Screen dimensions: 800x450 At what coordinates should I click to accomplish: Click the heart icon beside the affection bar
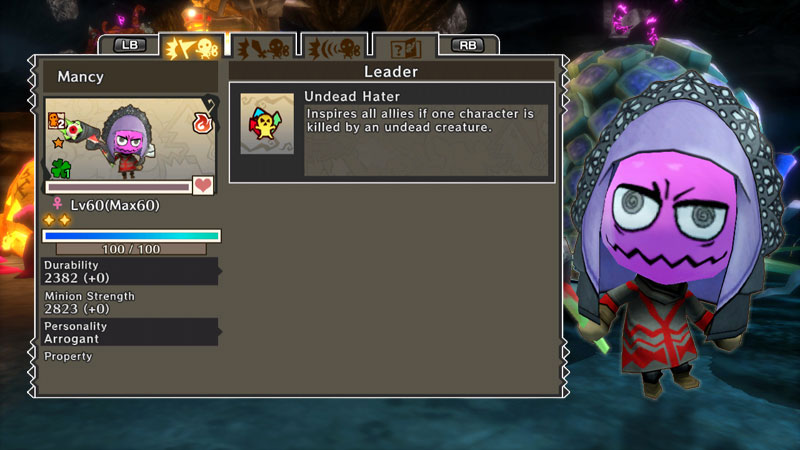tap(203, 186)
